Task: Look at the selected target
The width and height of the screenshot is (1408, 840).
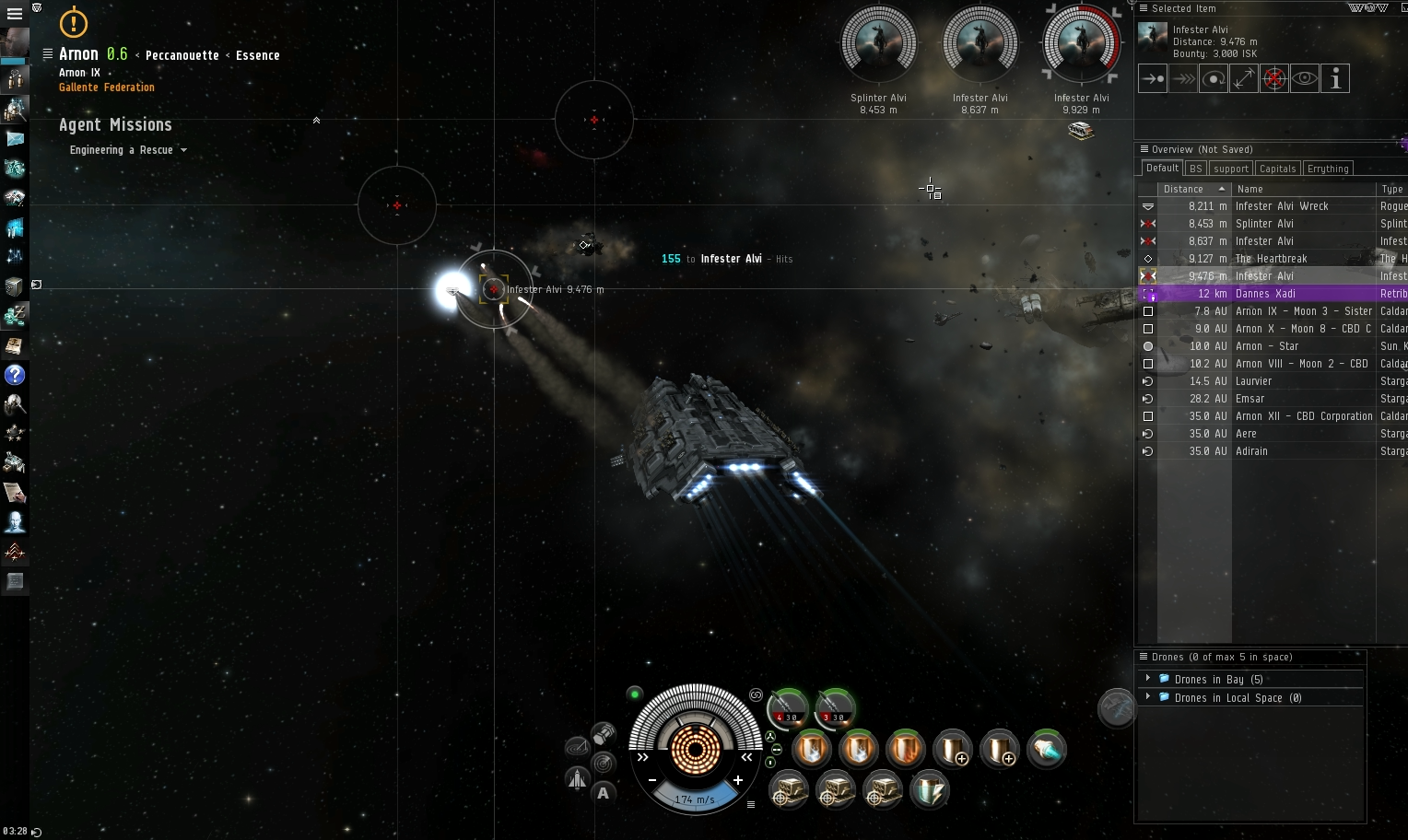Action: point(1304,78)
